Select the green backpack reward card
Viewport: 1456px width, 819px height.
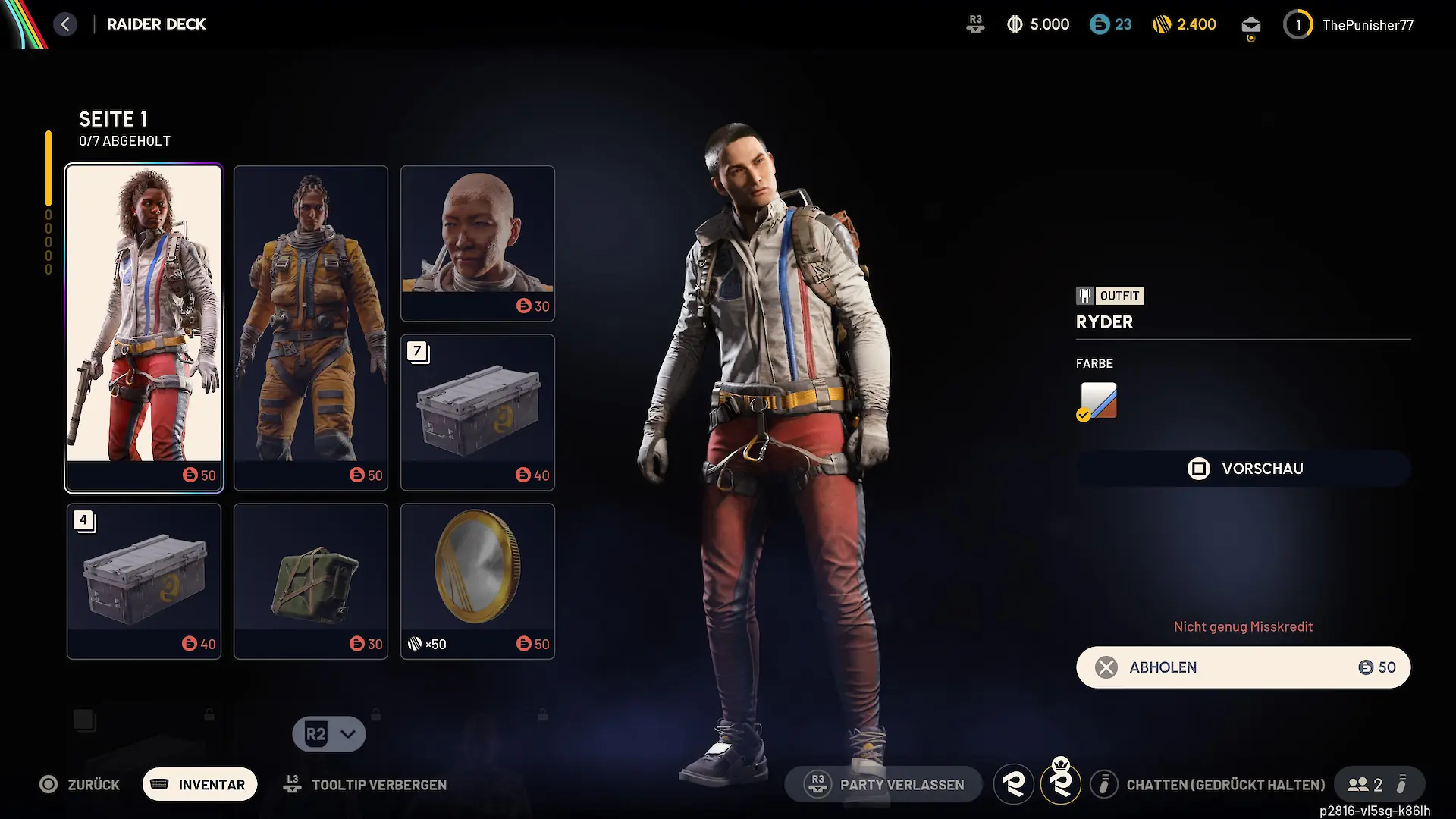[x=311, y=581]
